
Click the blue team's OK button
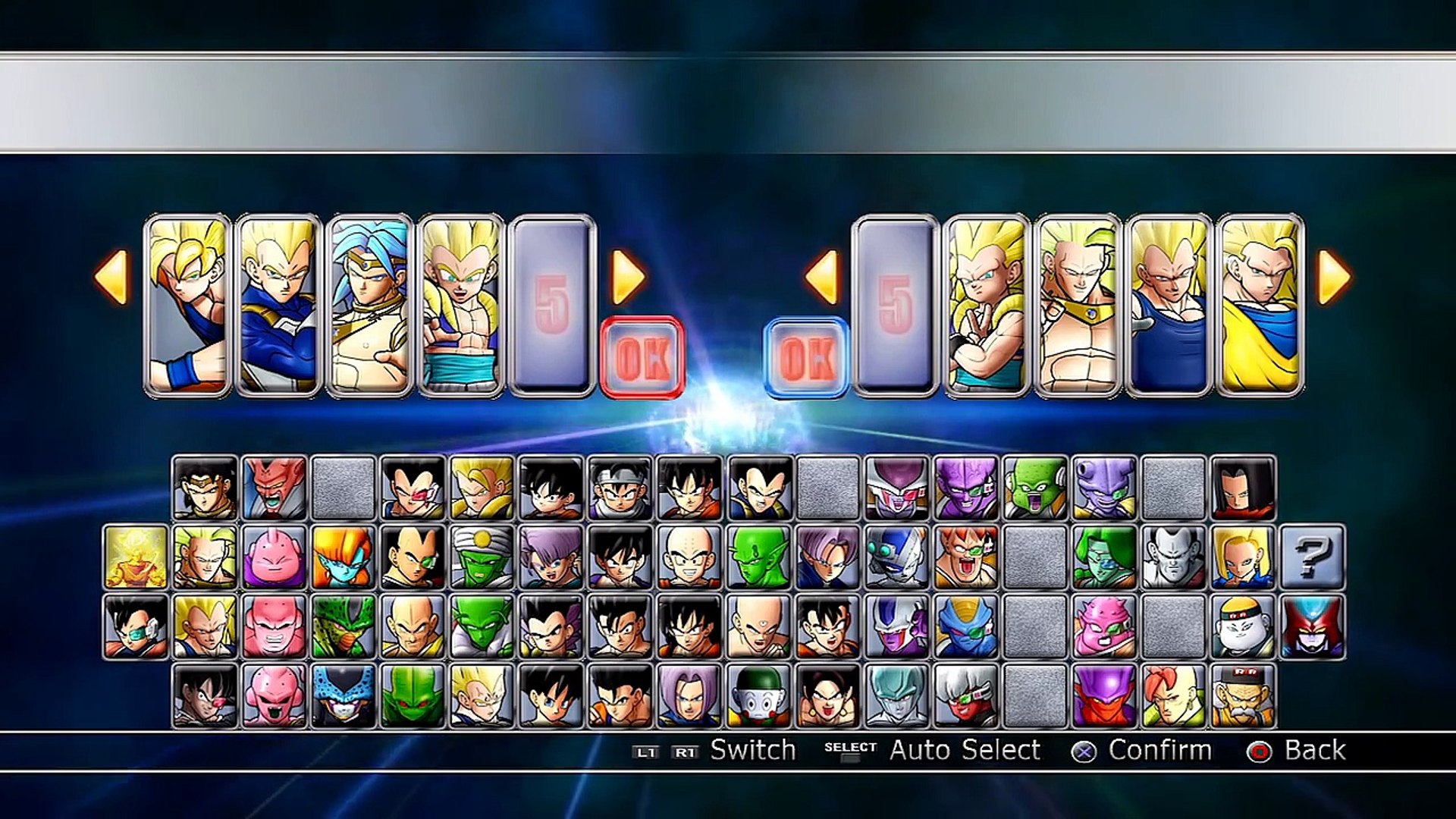coord(806,357)
